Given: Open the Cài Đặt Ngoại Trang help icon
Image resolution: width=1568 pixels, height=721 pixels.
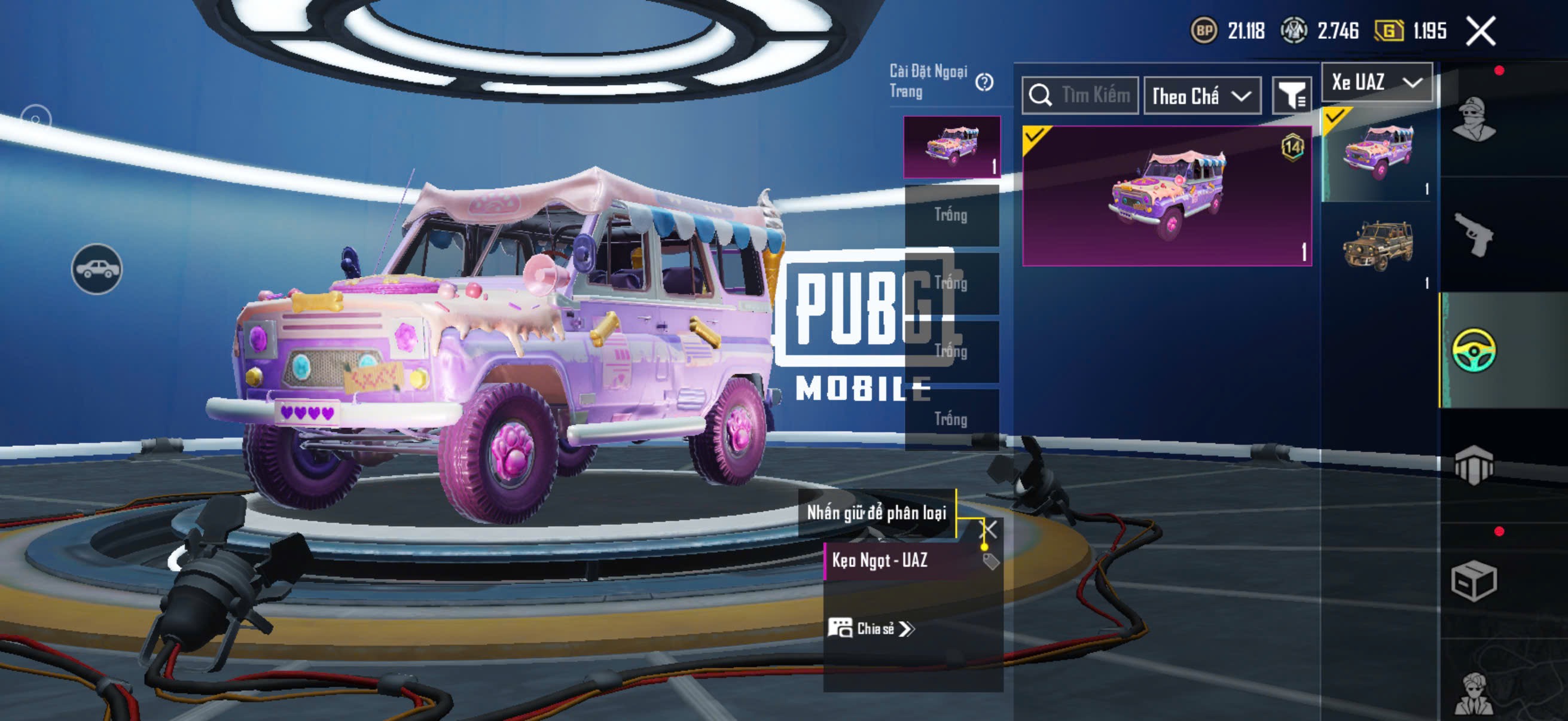Looking at the screenshot, I should pos(984,82).
